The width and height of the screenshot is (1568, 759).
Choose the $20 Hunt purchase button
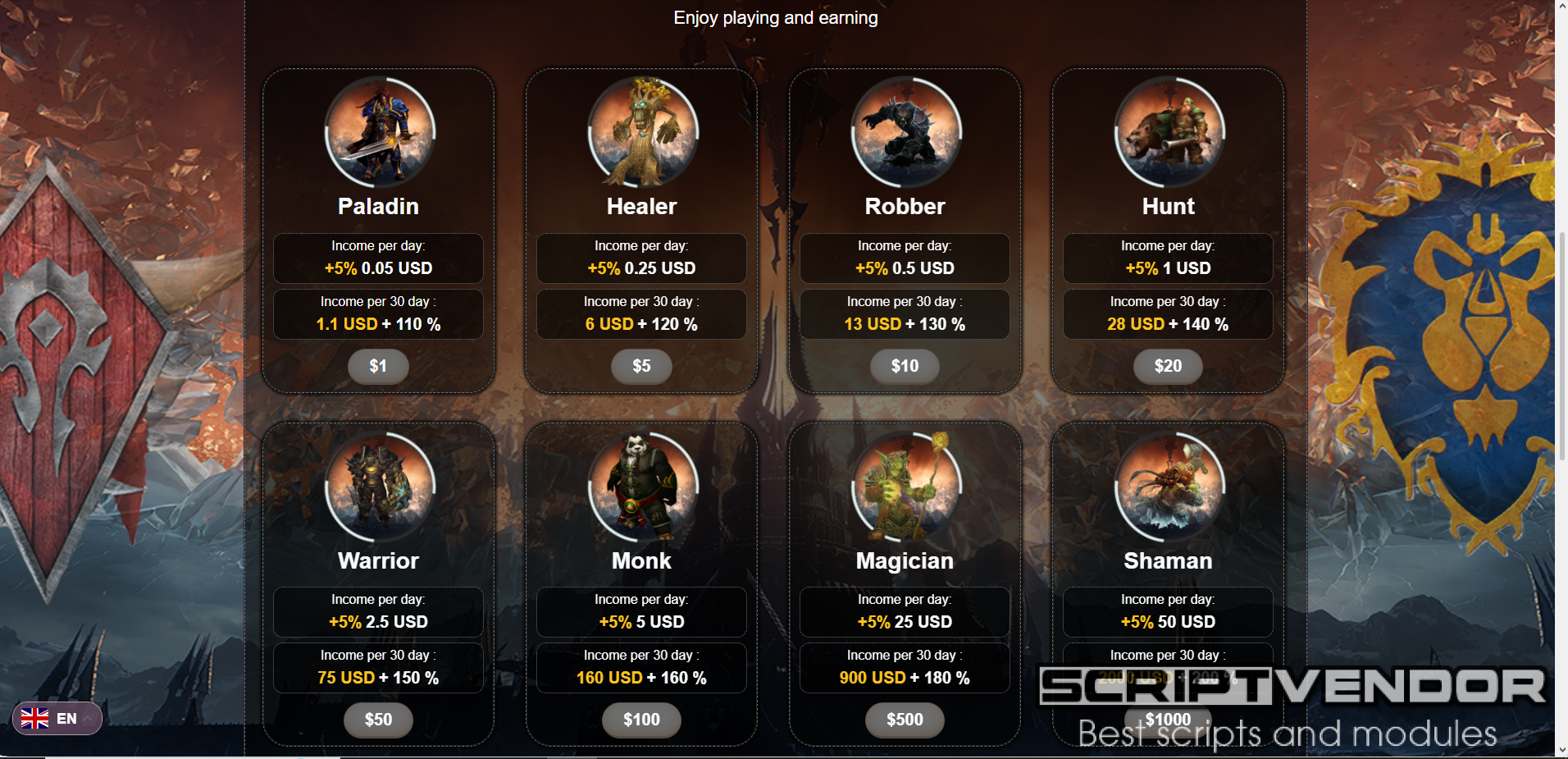click(x=1168, y=366)
